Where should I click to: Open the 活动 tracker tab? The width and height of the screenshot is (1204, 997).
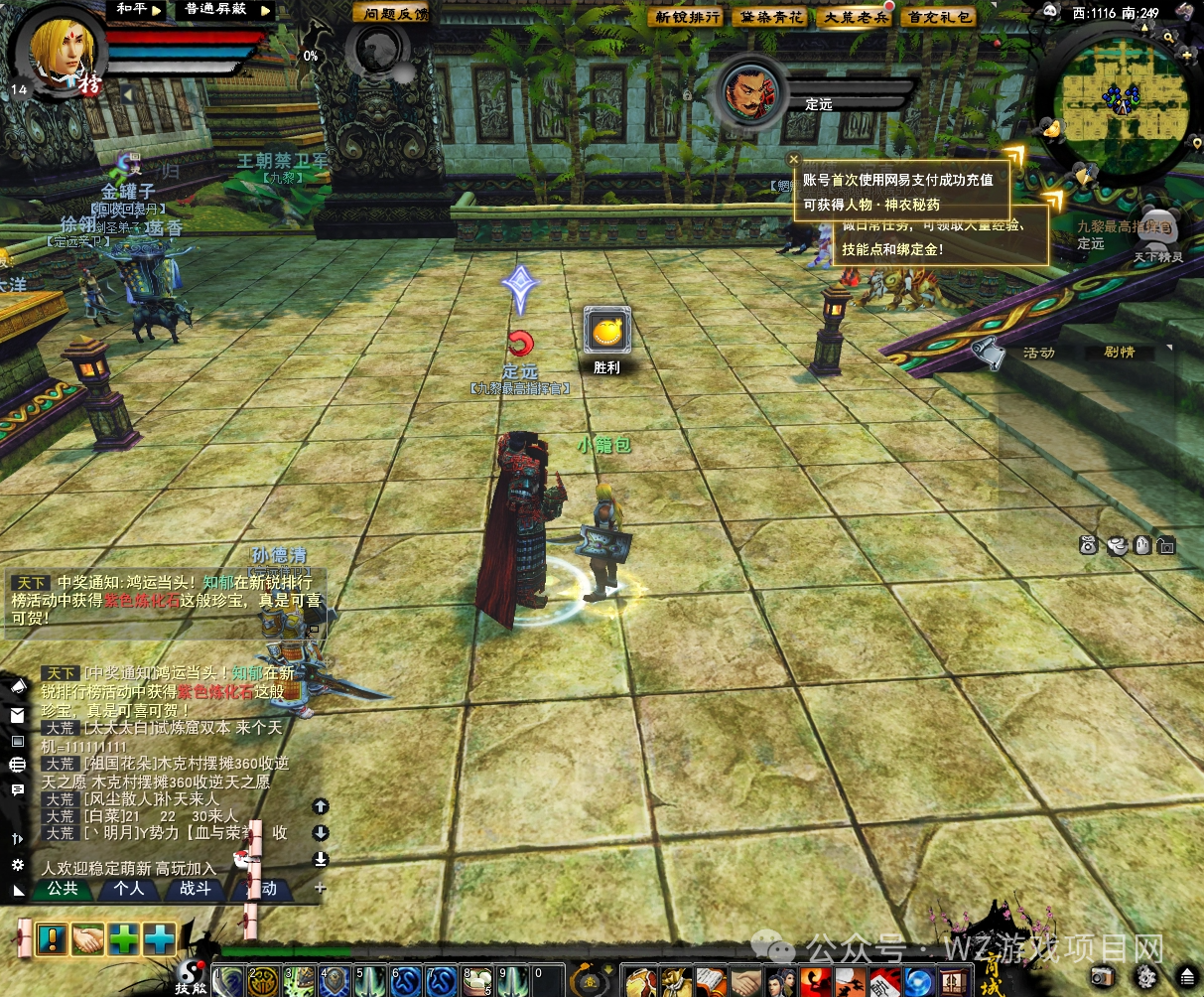click(1038, 353)
